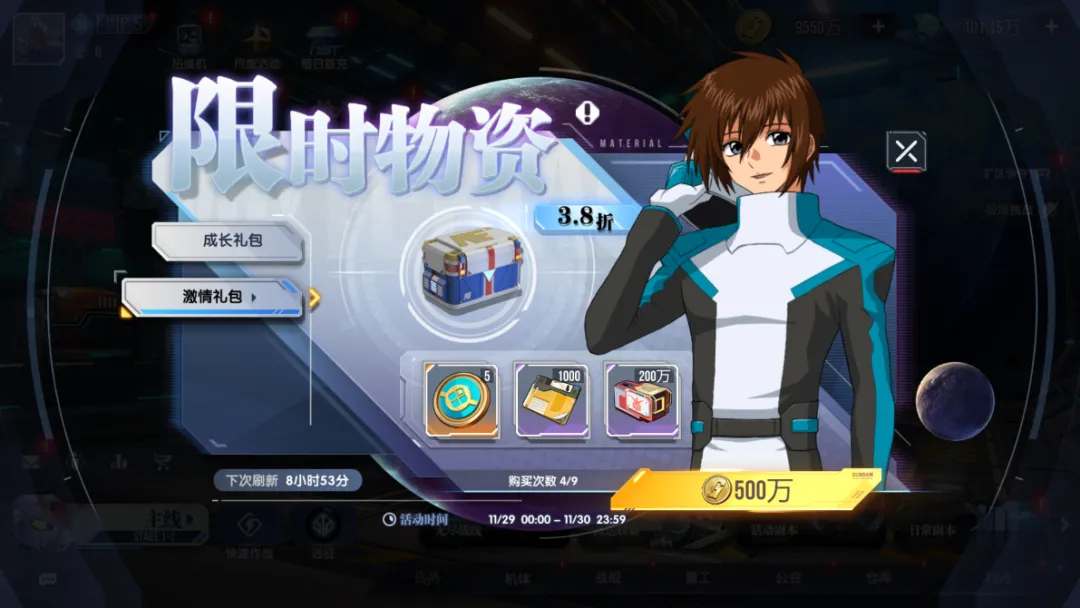Image resolution: width=1080 pixels, height=608 pixels.
Task: Close the limited-time supplies popup
Action: point(906,152)
